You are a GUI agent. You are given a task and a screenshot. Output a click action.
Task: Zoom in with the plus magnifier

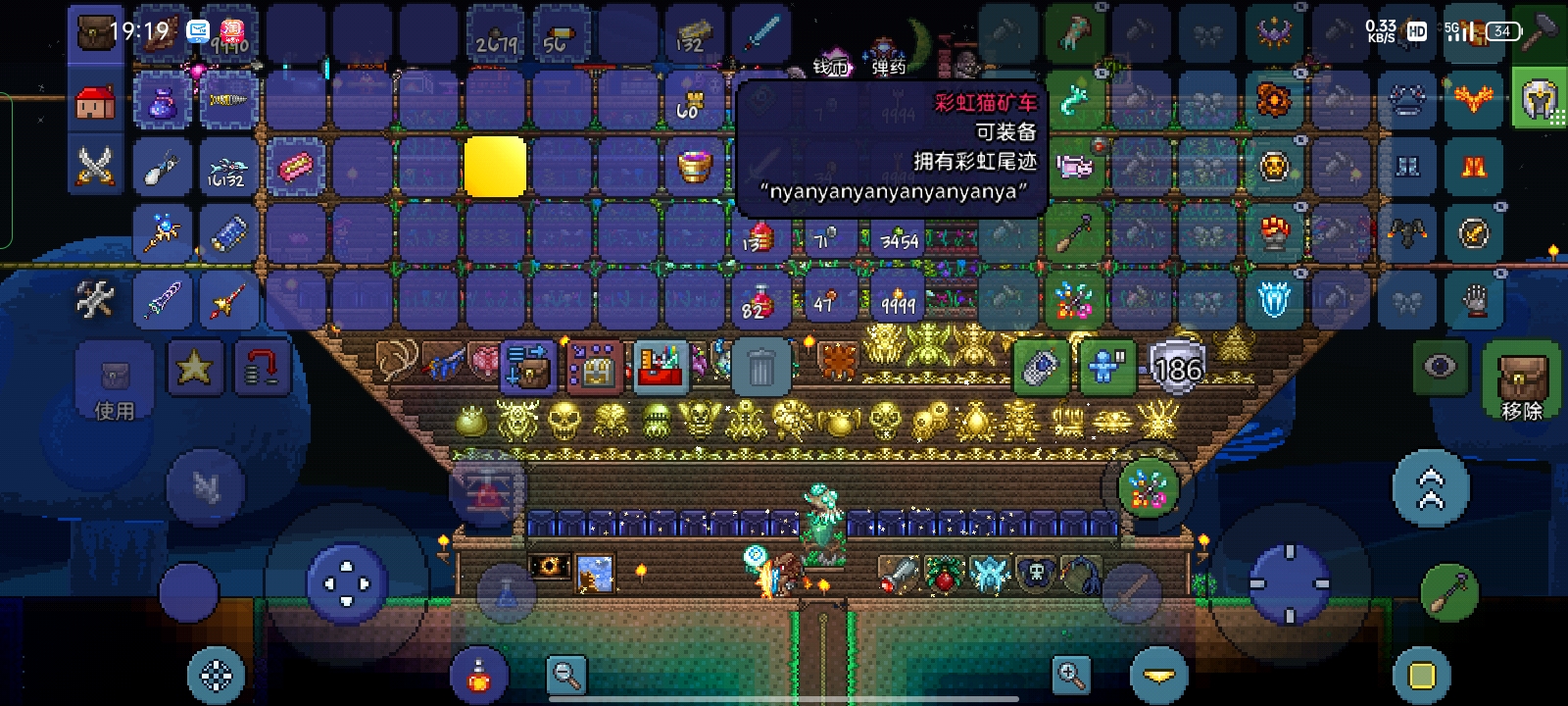pyautogui.click(x=1071, y=675)
